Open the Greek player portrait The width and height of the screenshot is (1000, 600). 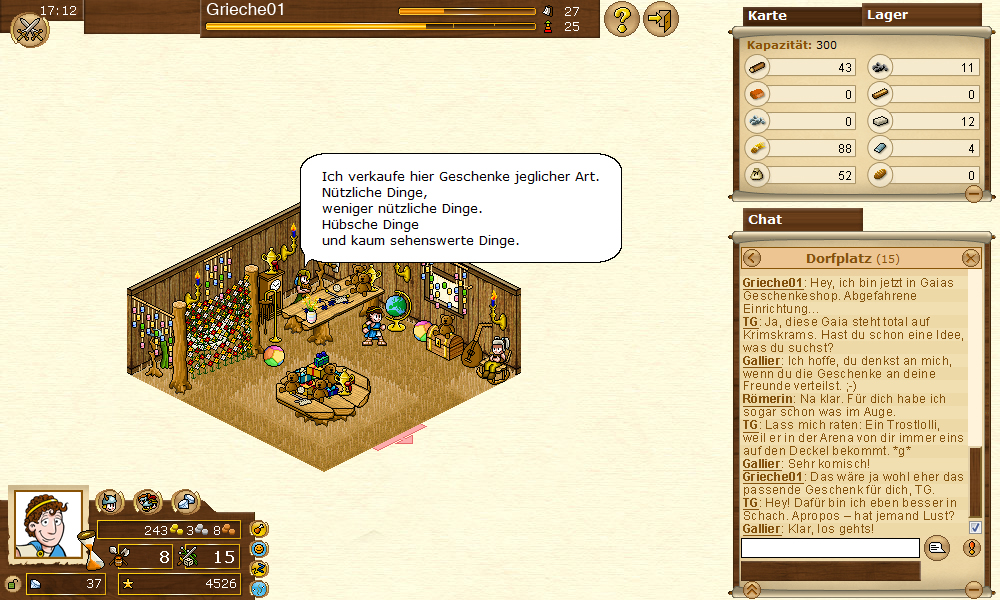[48, 524]
